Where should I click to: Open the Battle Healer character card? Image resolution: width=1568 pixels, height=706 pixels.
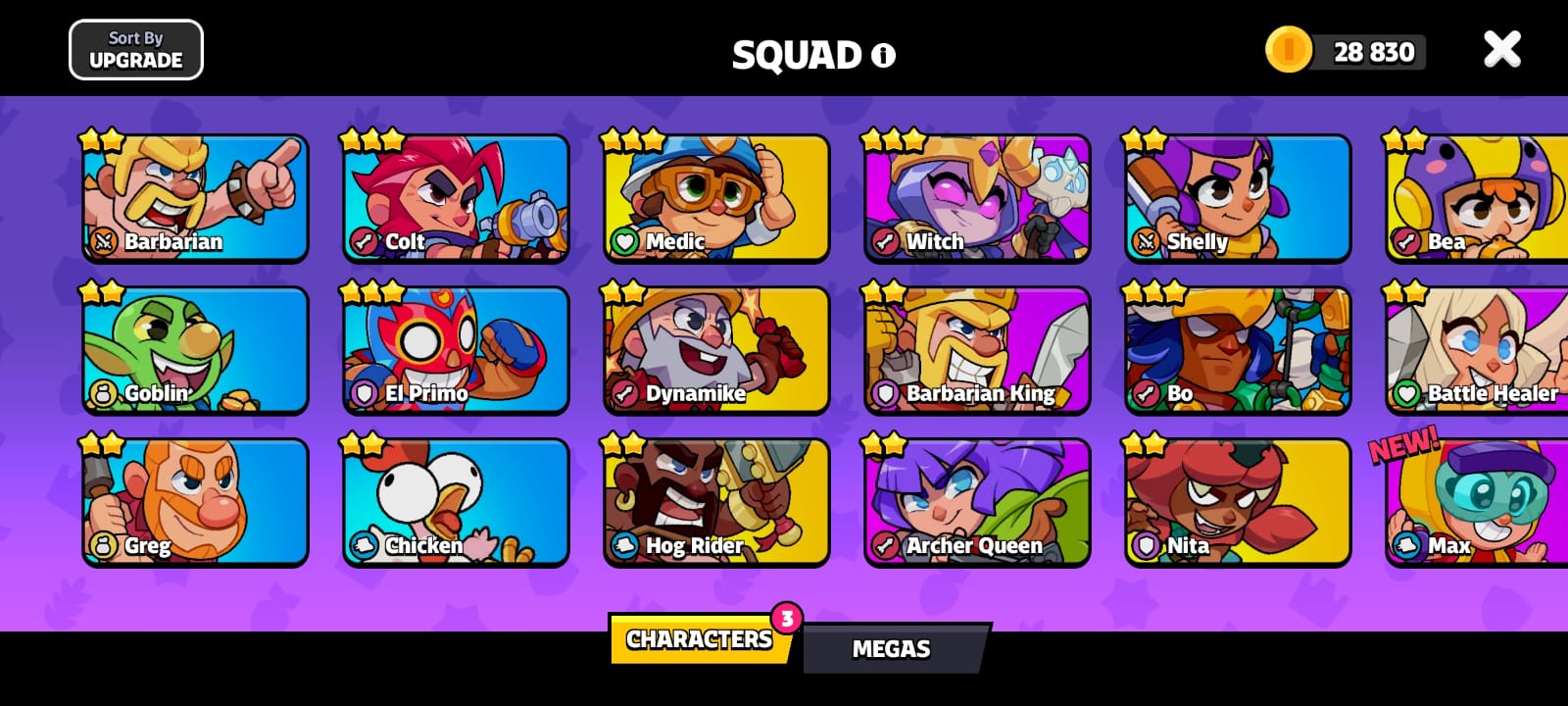pyautogui.click(x=1473, y=349)
